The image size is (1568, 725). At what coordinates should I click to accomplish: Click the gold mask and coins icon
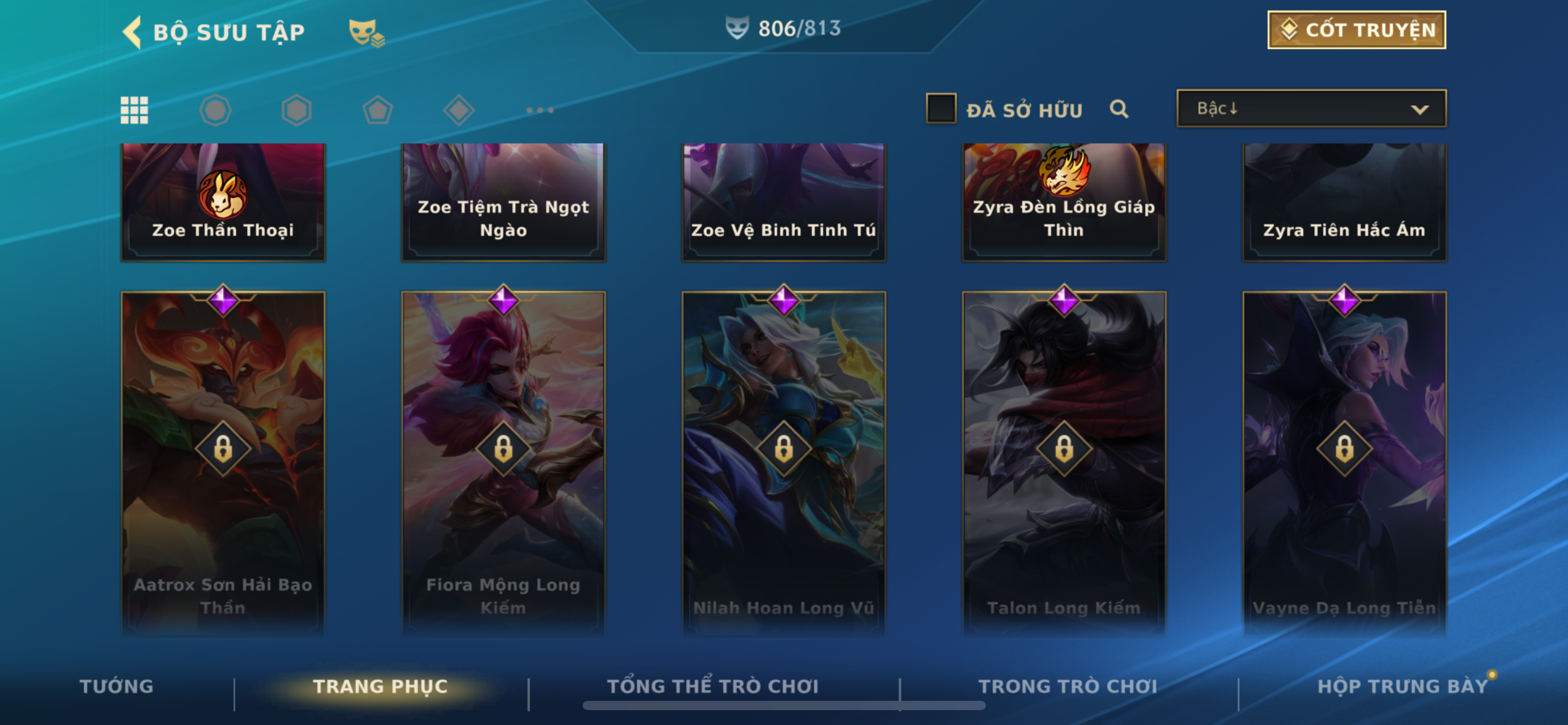click(x=366, y=33)
